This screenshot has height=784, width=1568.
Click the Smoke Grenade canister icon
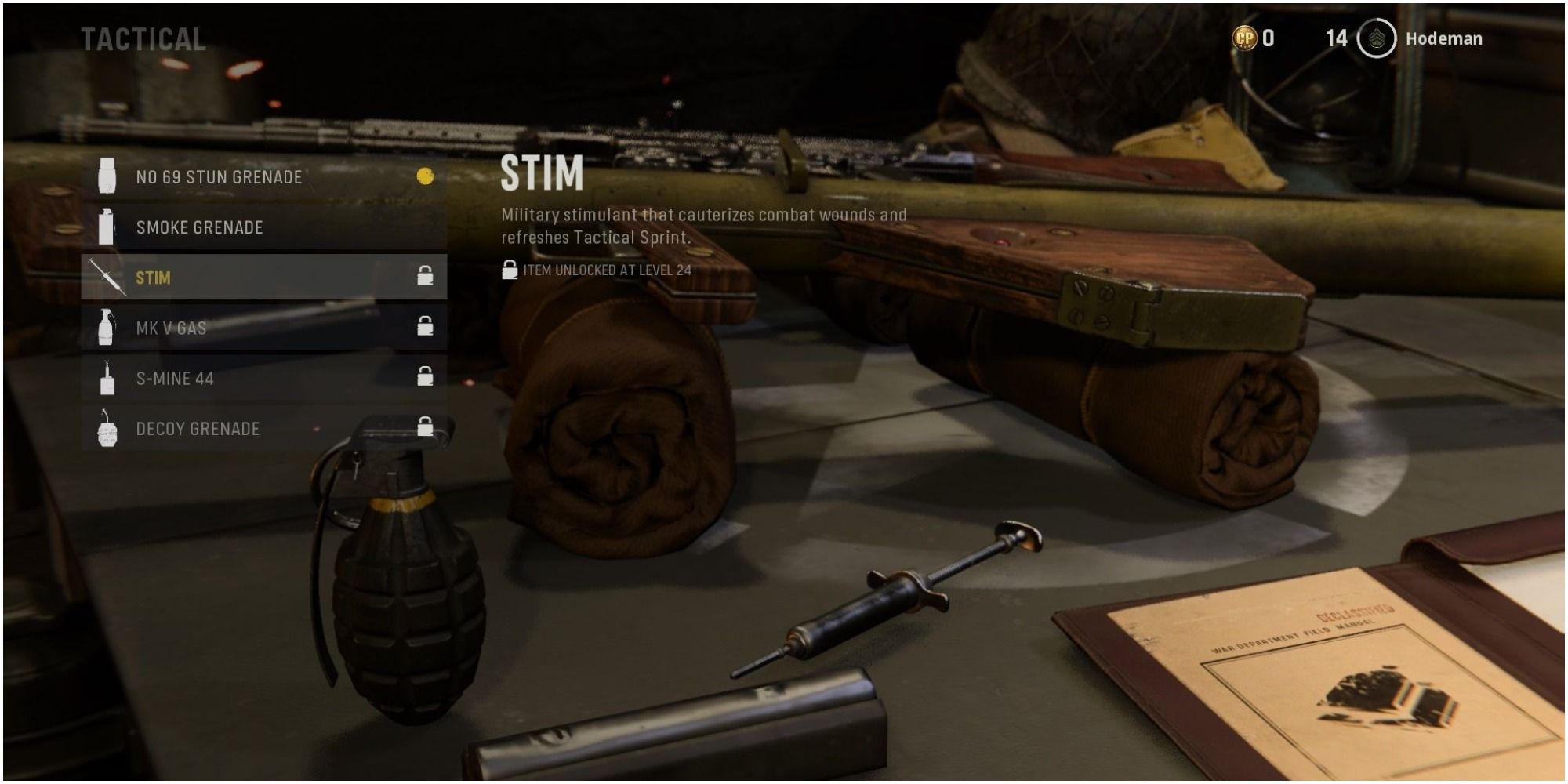[x=106, y=227]
